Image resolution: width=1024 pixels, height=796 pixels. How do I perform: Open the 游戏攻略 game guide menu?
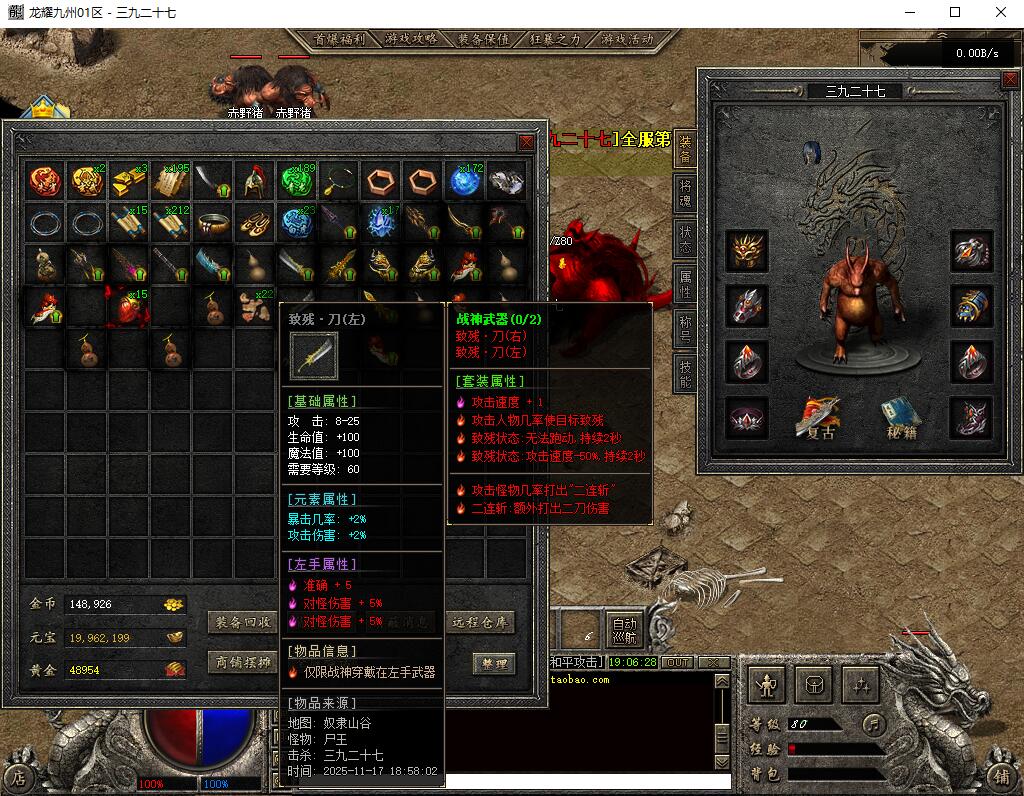click(x=412, y=39)
